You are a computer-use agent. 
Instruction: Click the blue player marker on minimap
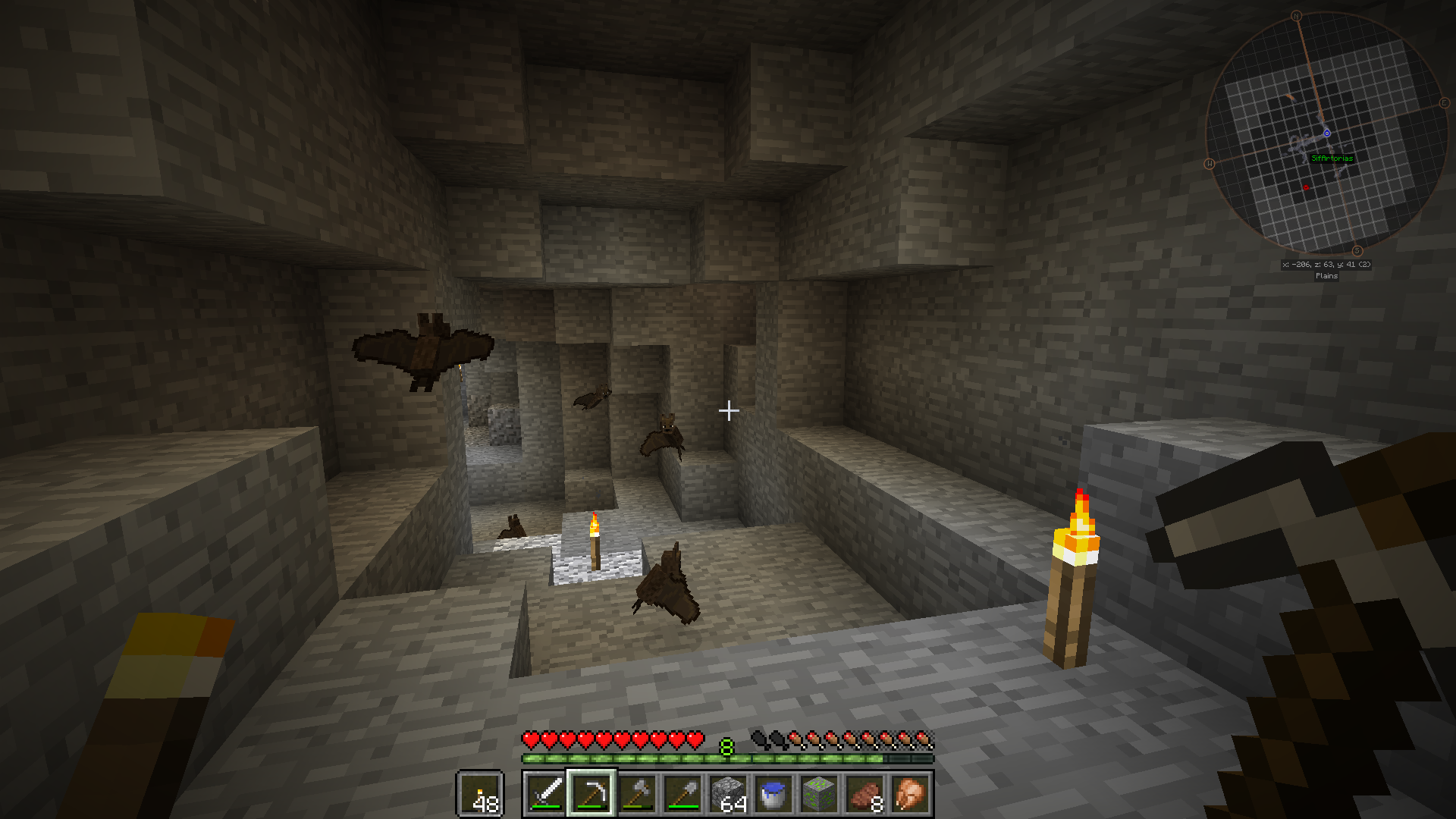click(1327, 133)
